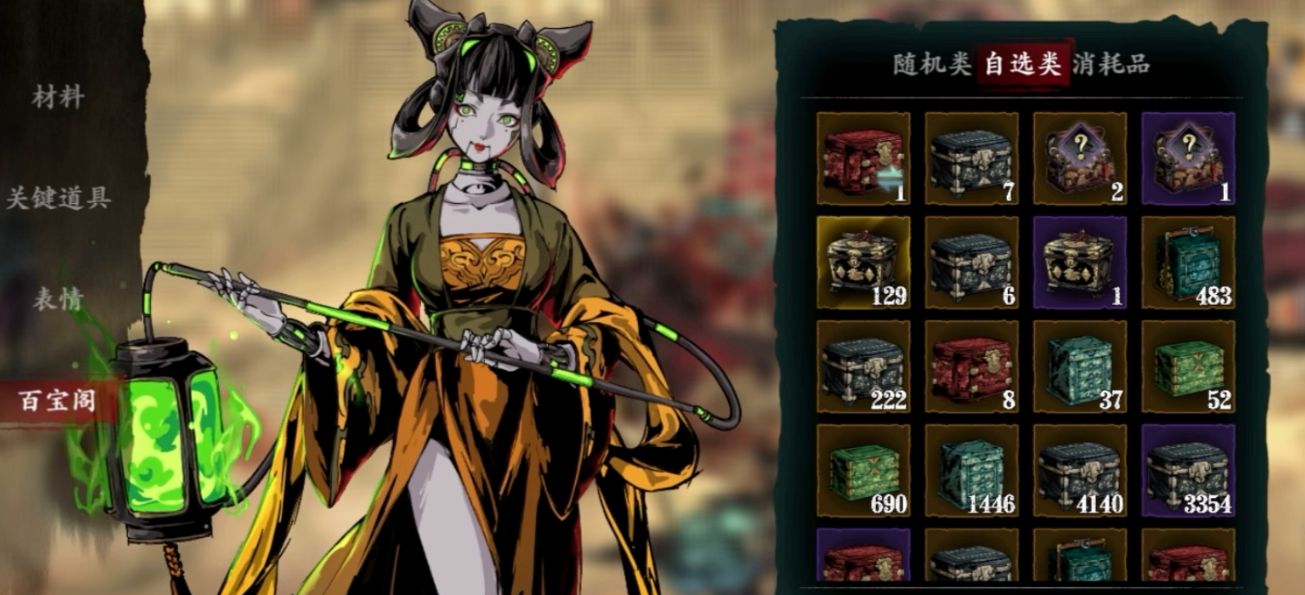Viewport: 1305px width, 595px height.
Task: Open the 材料 category
Action: click(58, 98)
